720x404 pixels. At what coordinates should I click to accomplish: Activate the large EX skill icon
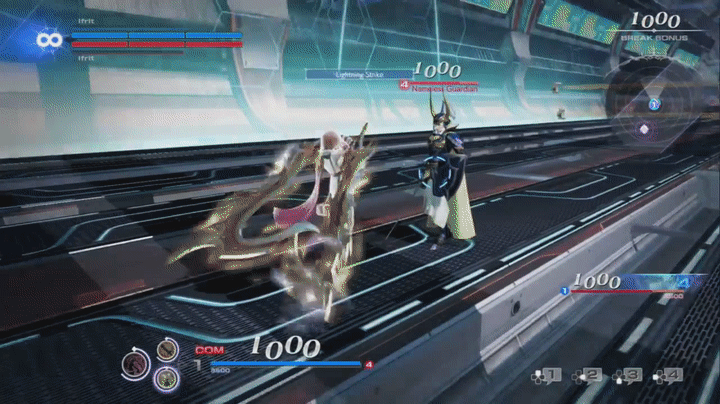(x=137, y=364)
